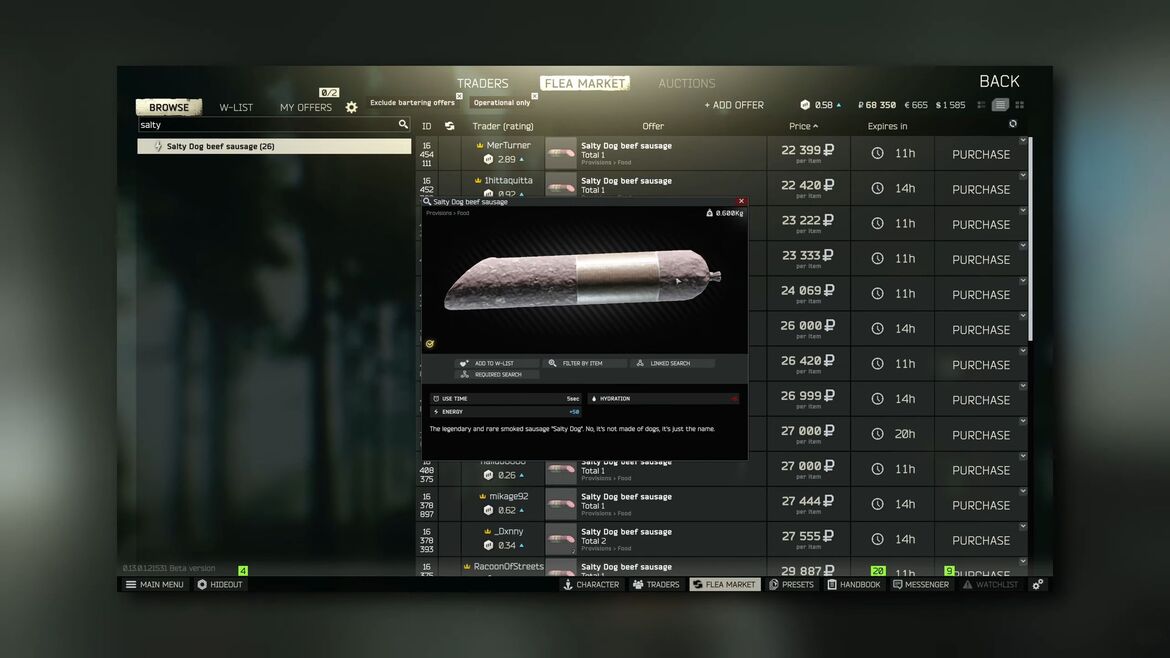Run a Linked Search for the sausage
This screenshot has height=658, width=1170.
pyautogui.click(x=672, y=363)
